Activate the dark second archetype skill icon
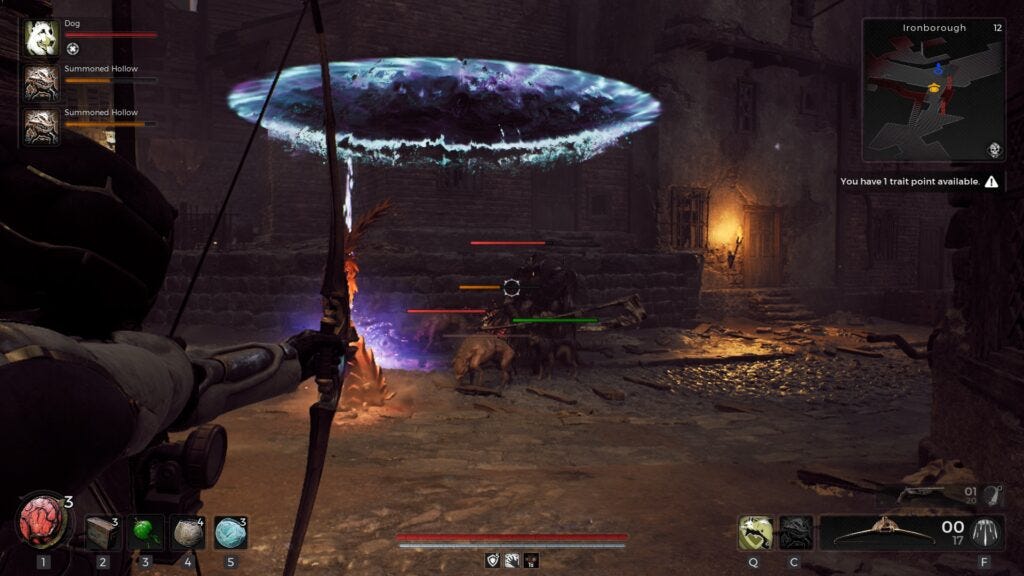 (796, 533)
